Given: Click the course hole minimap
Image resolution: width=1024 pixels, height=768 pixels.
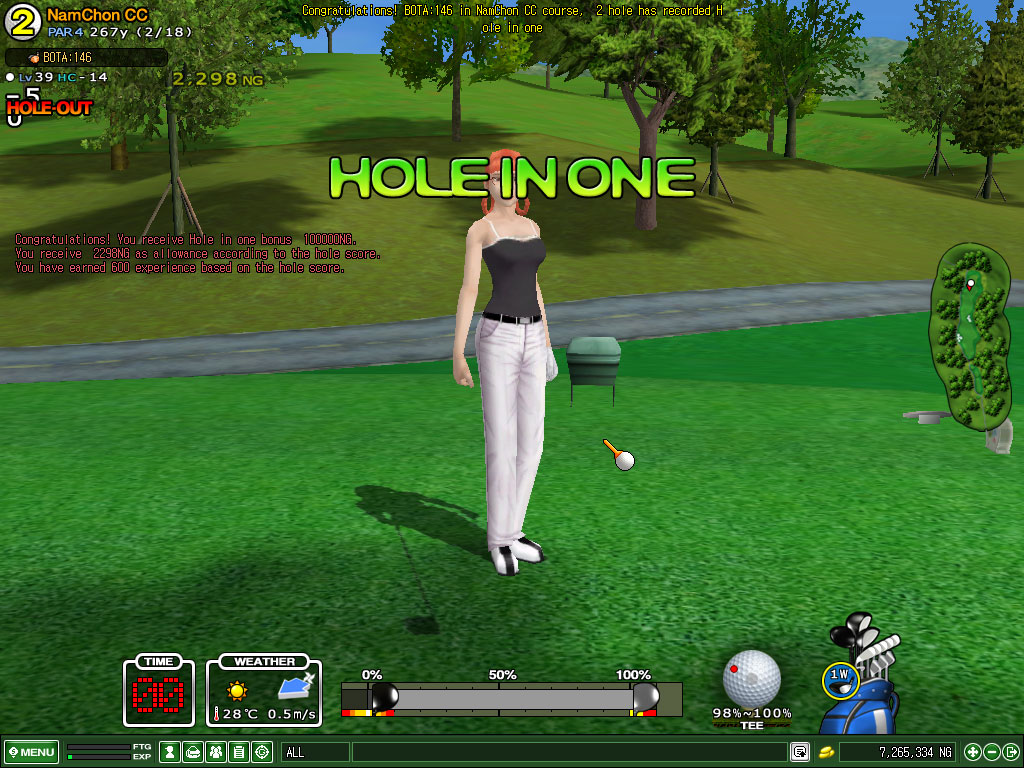Looking at the screenshot, I should (968, 335).
